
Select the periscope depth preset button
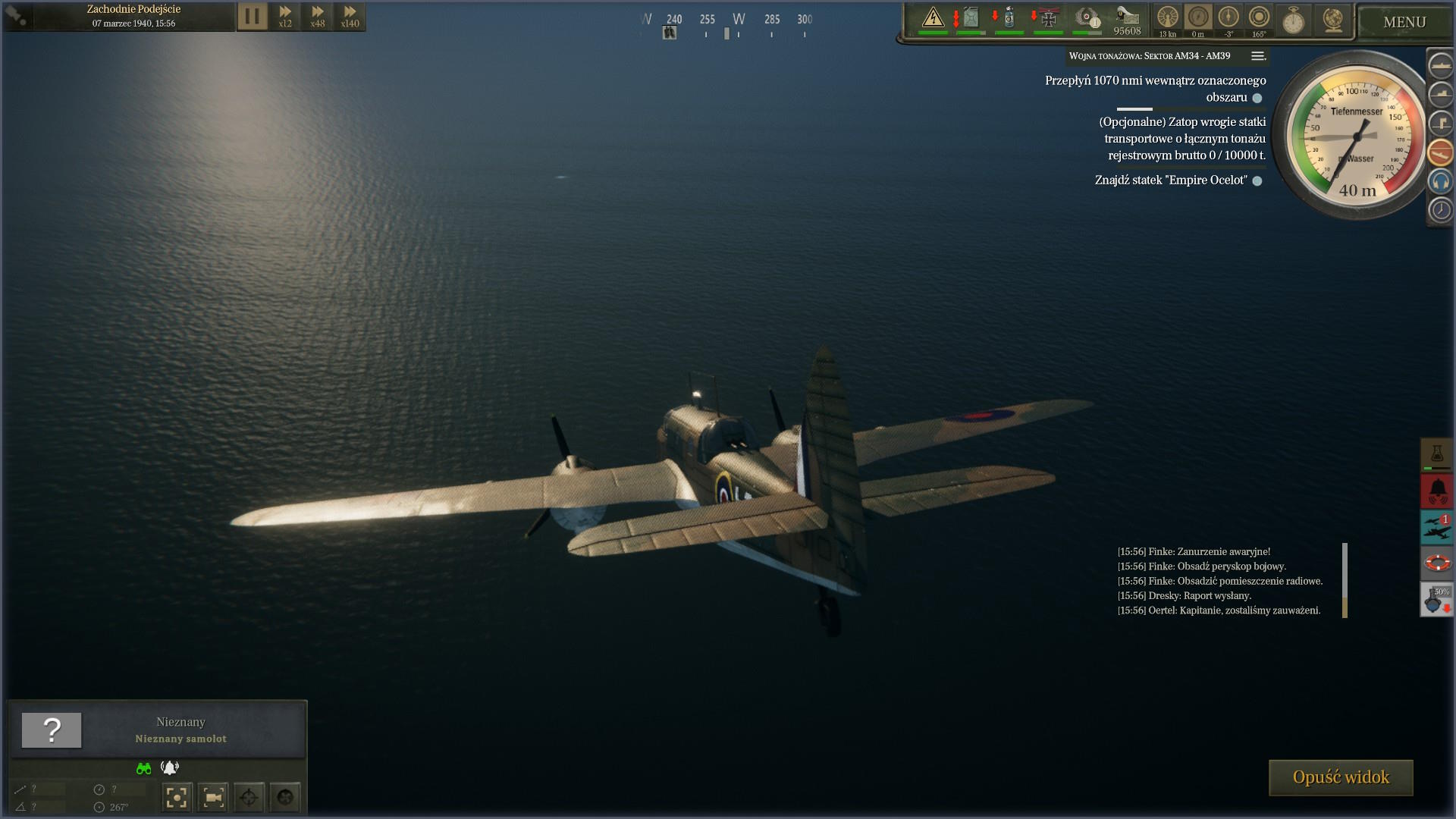point(1440,123)
